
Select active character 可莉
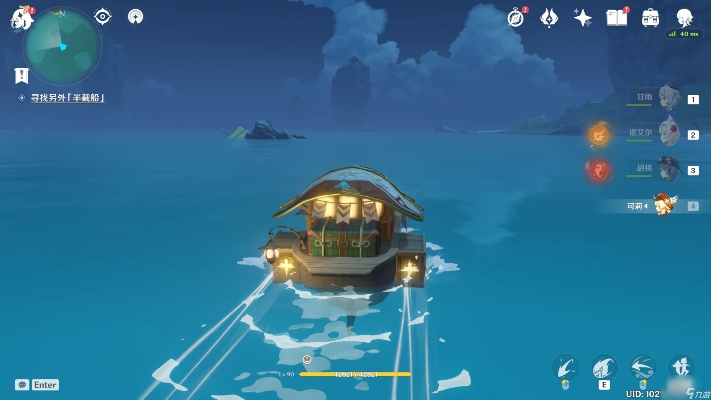(x=664, y=205)
